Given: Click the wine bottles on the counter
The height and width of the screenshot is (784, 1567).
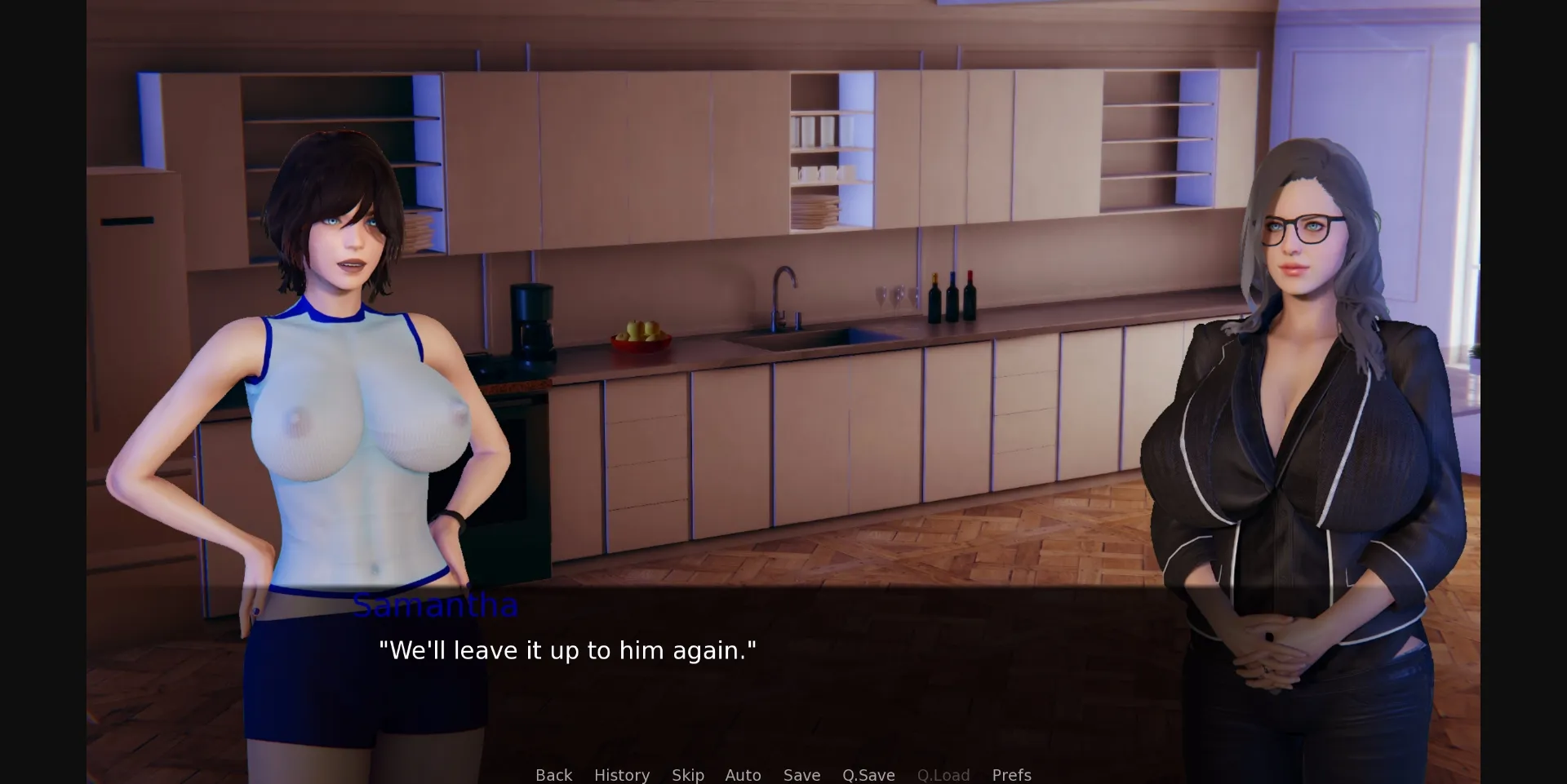Looking at the screenshot, I should [953, 290].
